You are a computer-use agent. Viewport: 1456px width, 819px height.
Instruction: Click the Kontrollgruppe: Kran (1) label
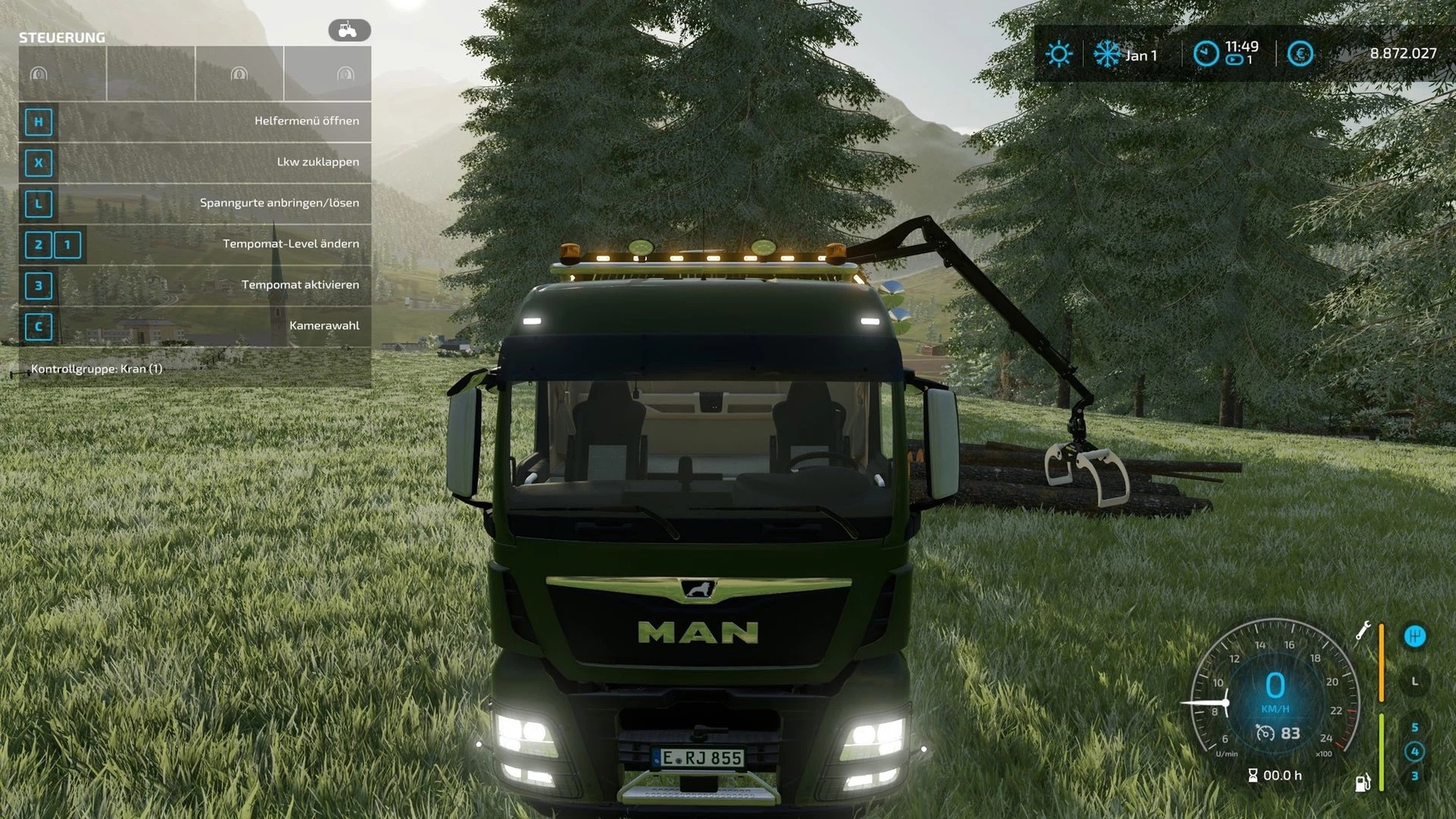click(97, 369)
